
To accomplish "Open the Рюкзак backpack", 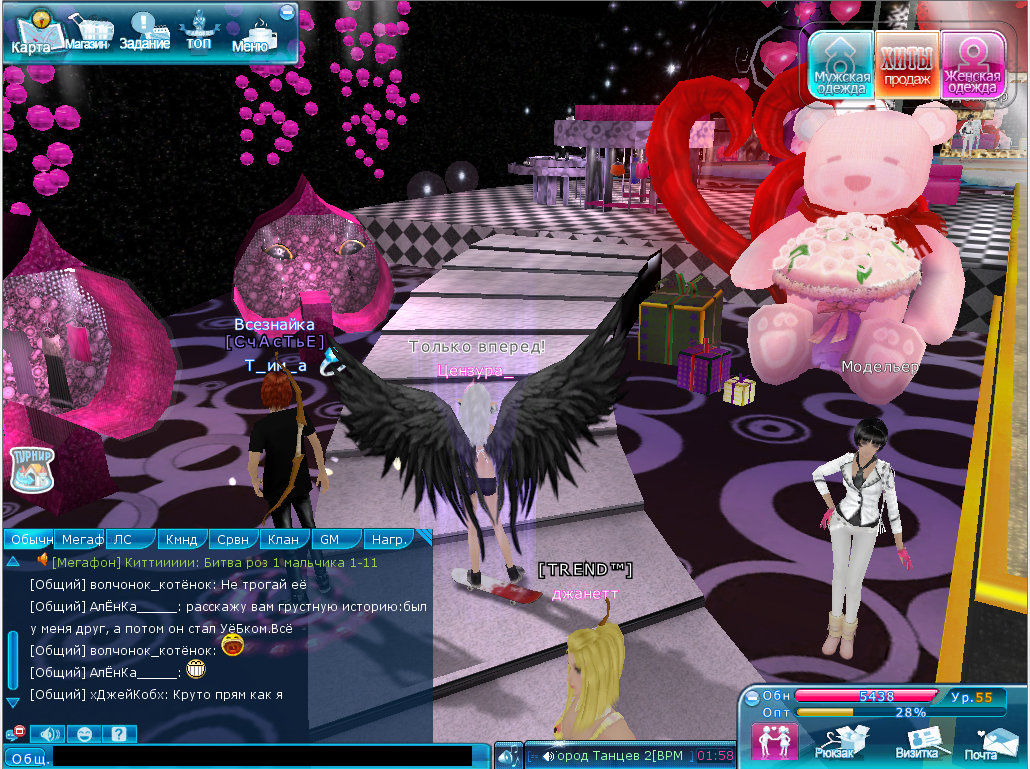I will click(836, 740).
